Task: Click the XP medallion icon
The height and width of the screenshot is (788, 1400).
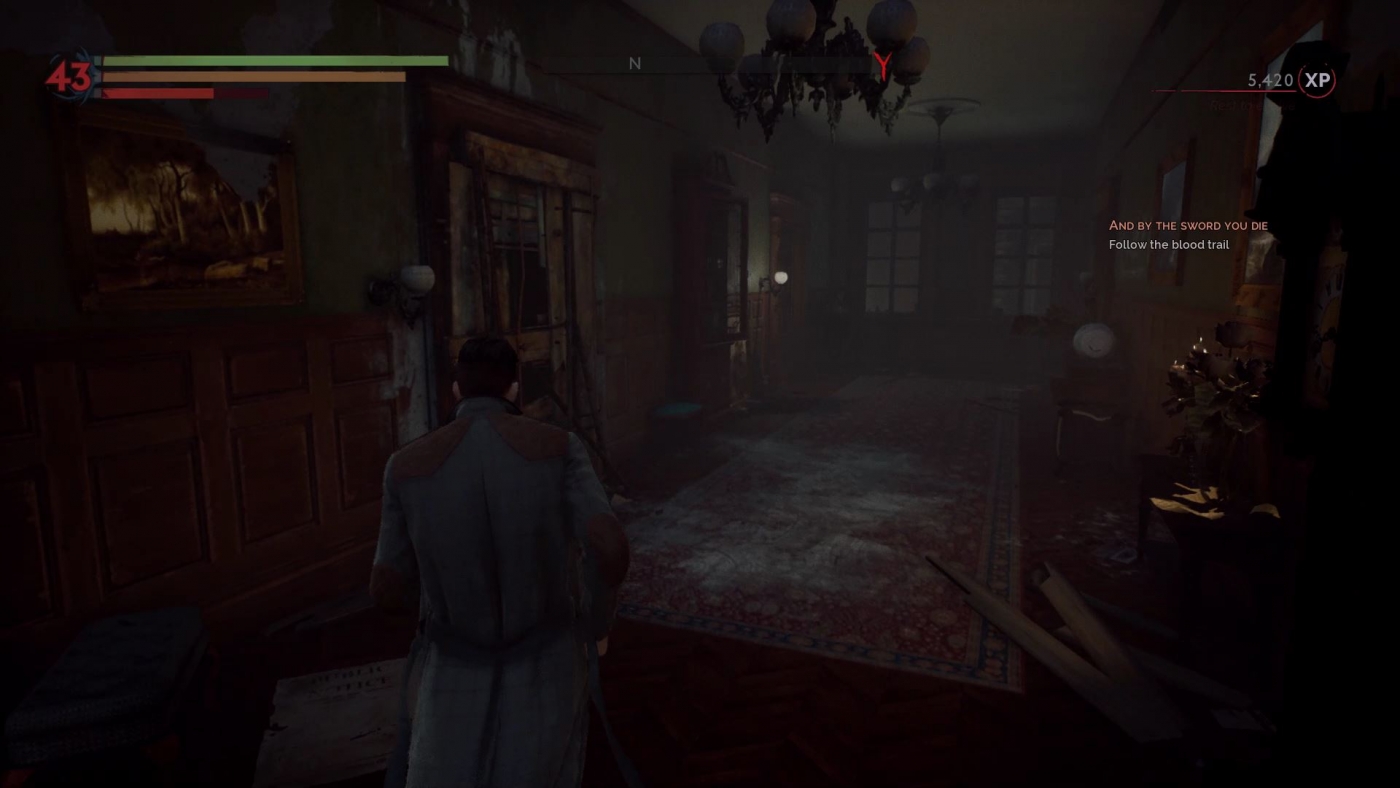Action: click(x=1317, y=80)
